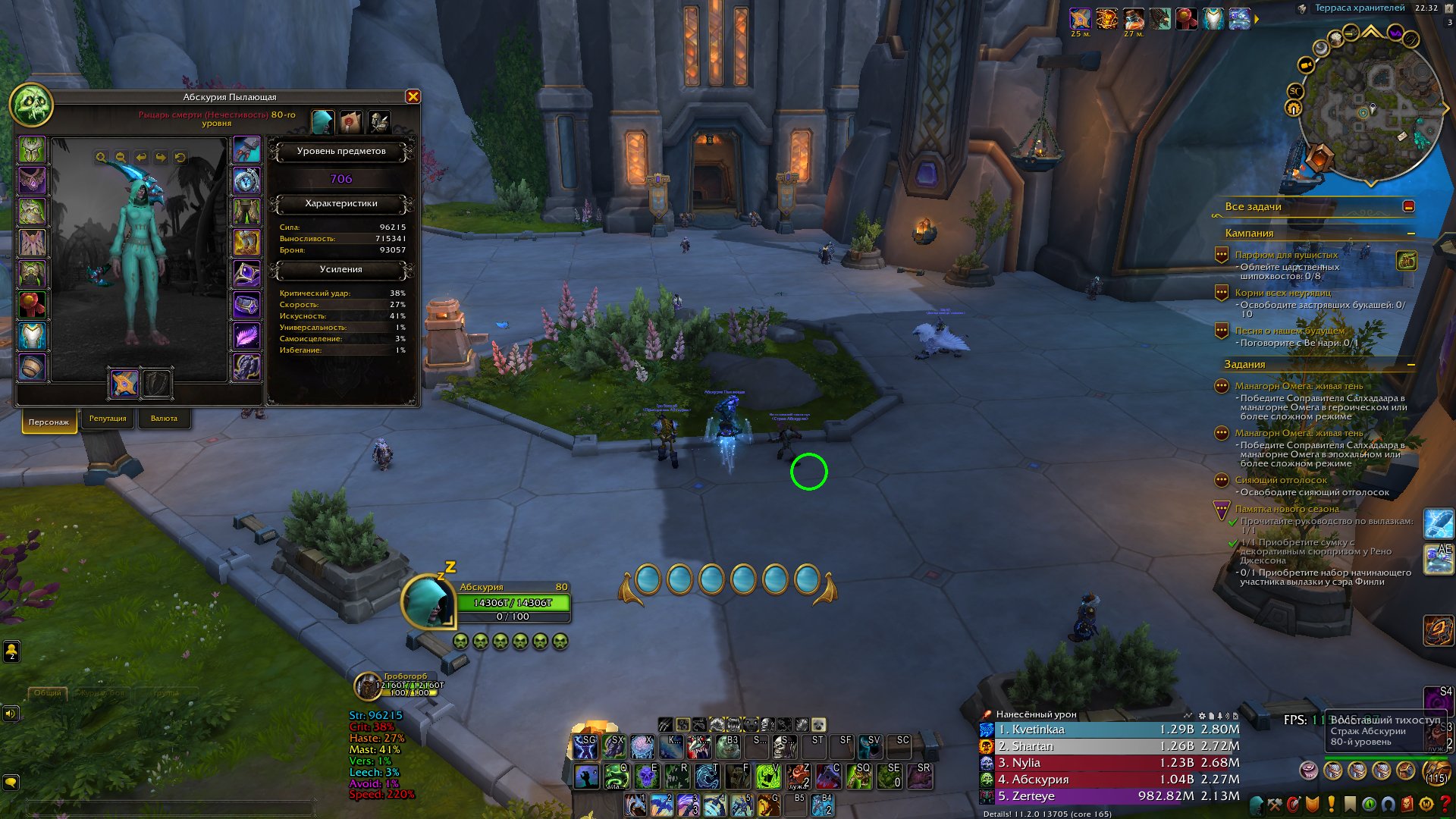Close the character sheet window
Screen dimensions: 1456x819
click(x=413, y=96)
